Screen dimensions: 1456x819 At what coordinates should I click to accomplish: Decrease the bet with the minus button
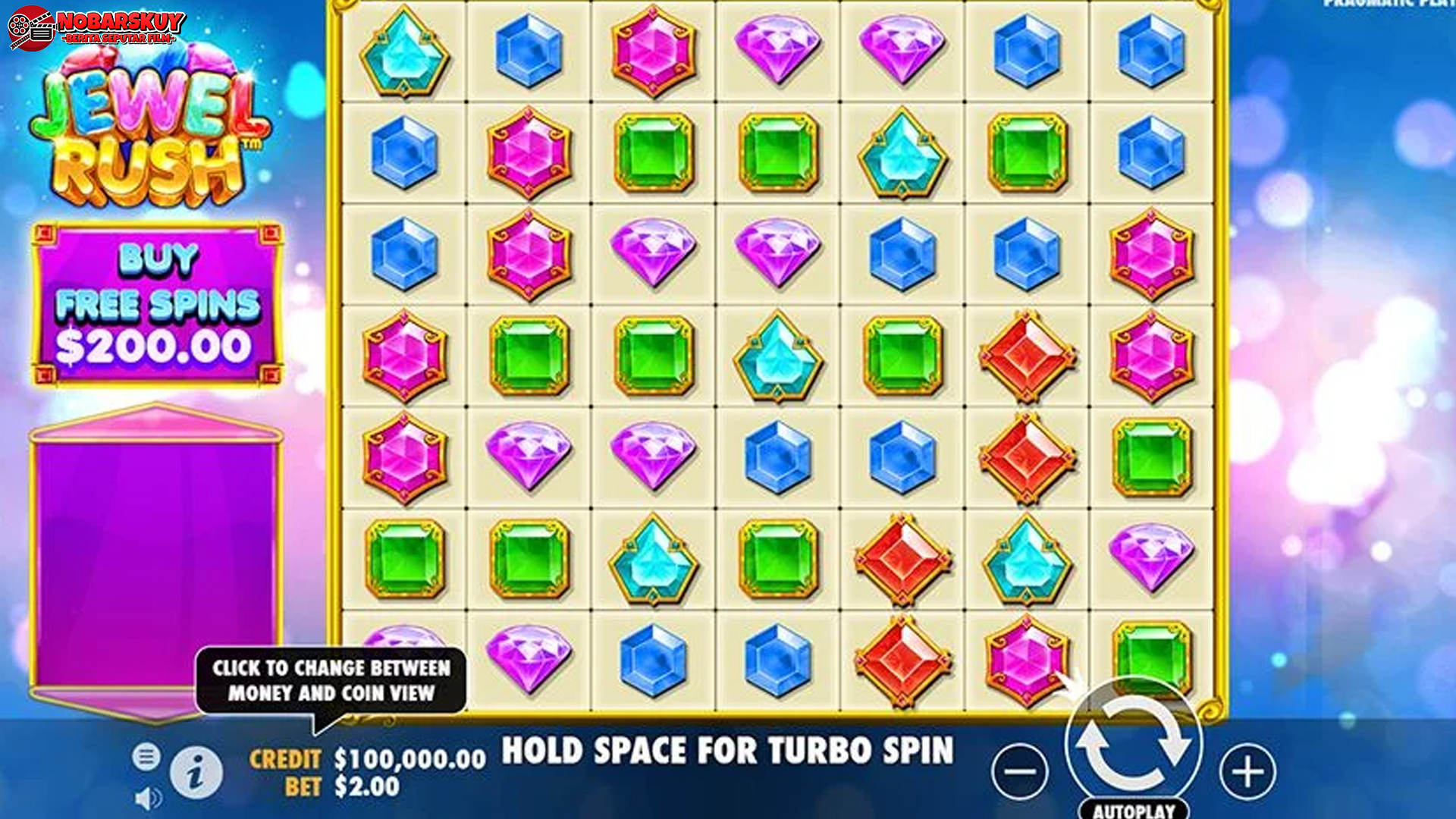click(x=1020, y=772)
